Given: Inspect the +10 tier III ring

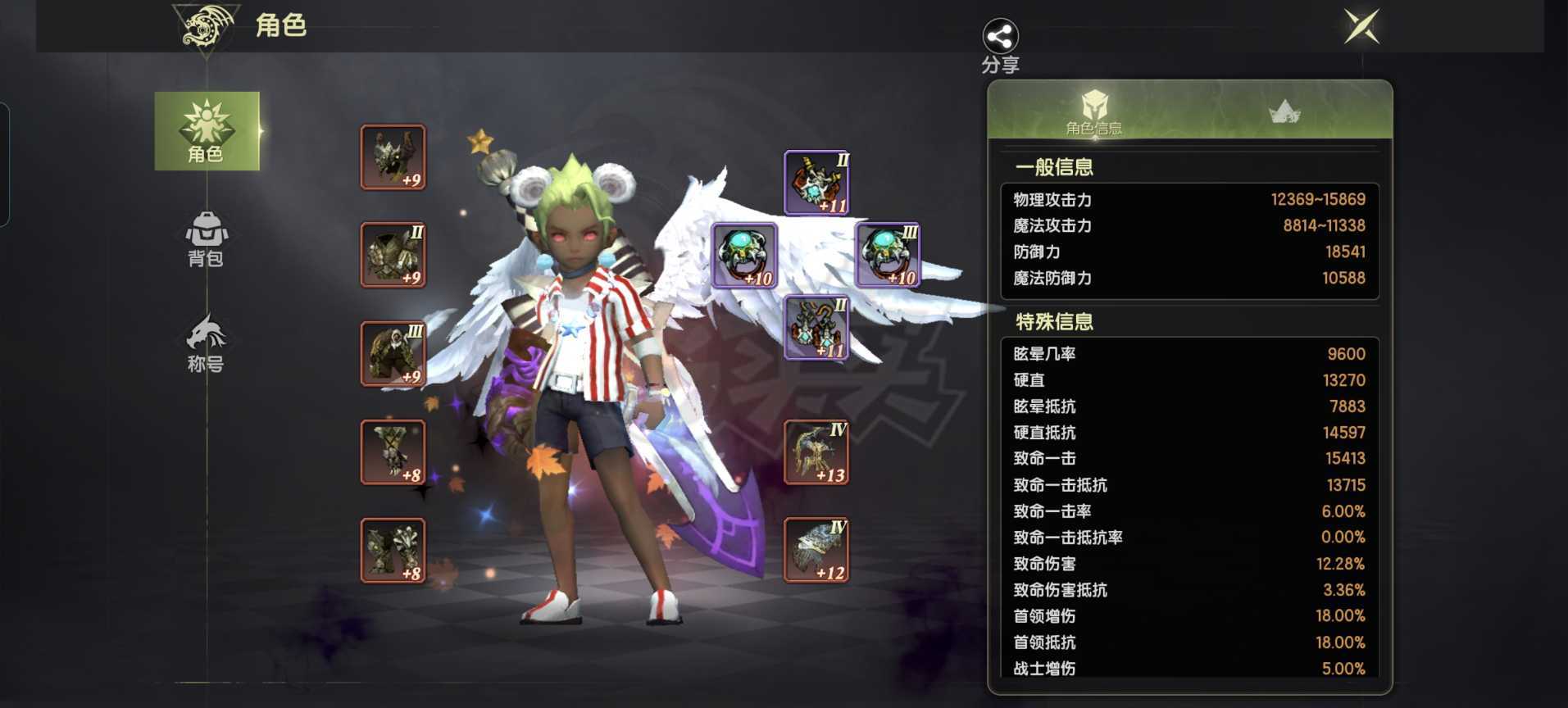Looking at the screenshot, I should 888,256.
